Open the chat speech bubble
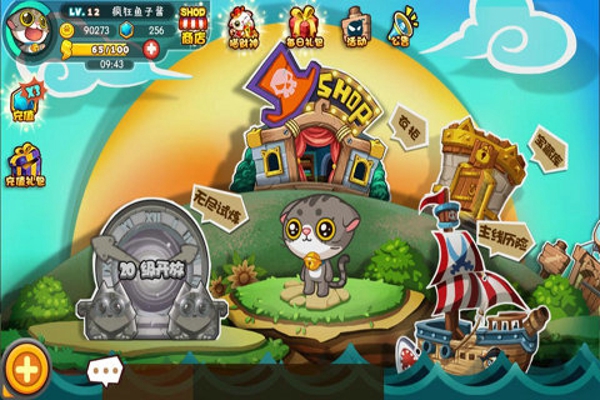This screenshot has width=600, height=400. 104,371
